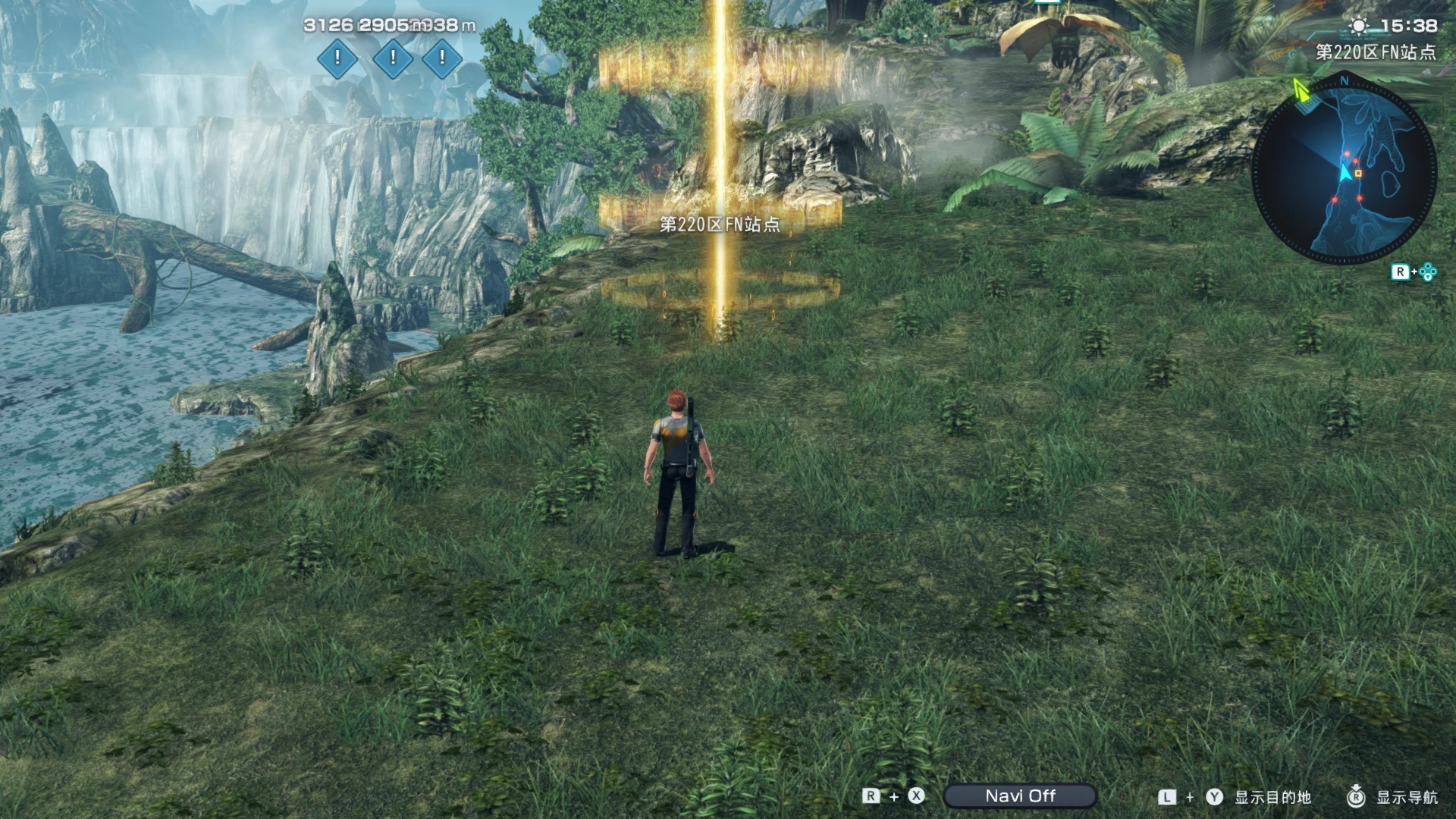Image resolution: width=1456 pixels, height=819 pixels.
Task: Click the d-pad icon next to the minimap
Action: (x=1428, y=270)
